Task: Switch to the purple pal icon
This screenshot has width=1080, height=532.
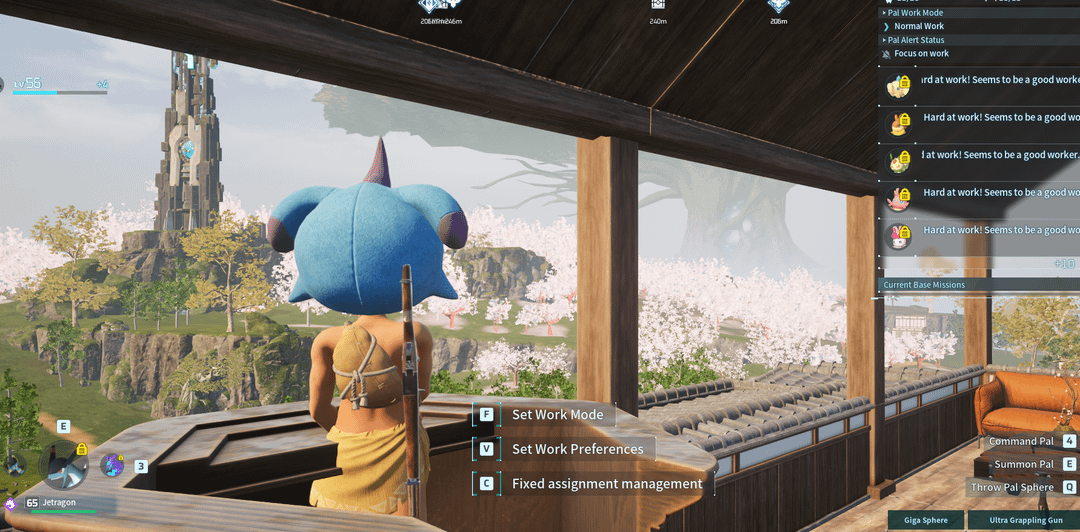Action: click(112, 465)
